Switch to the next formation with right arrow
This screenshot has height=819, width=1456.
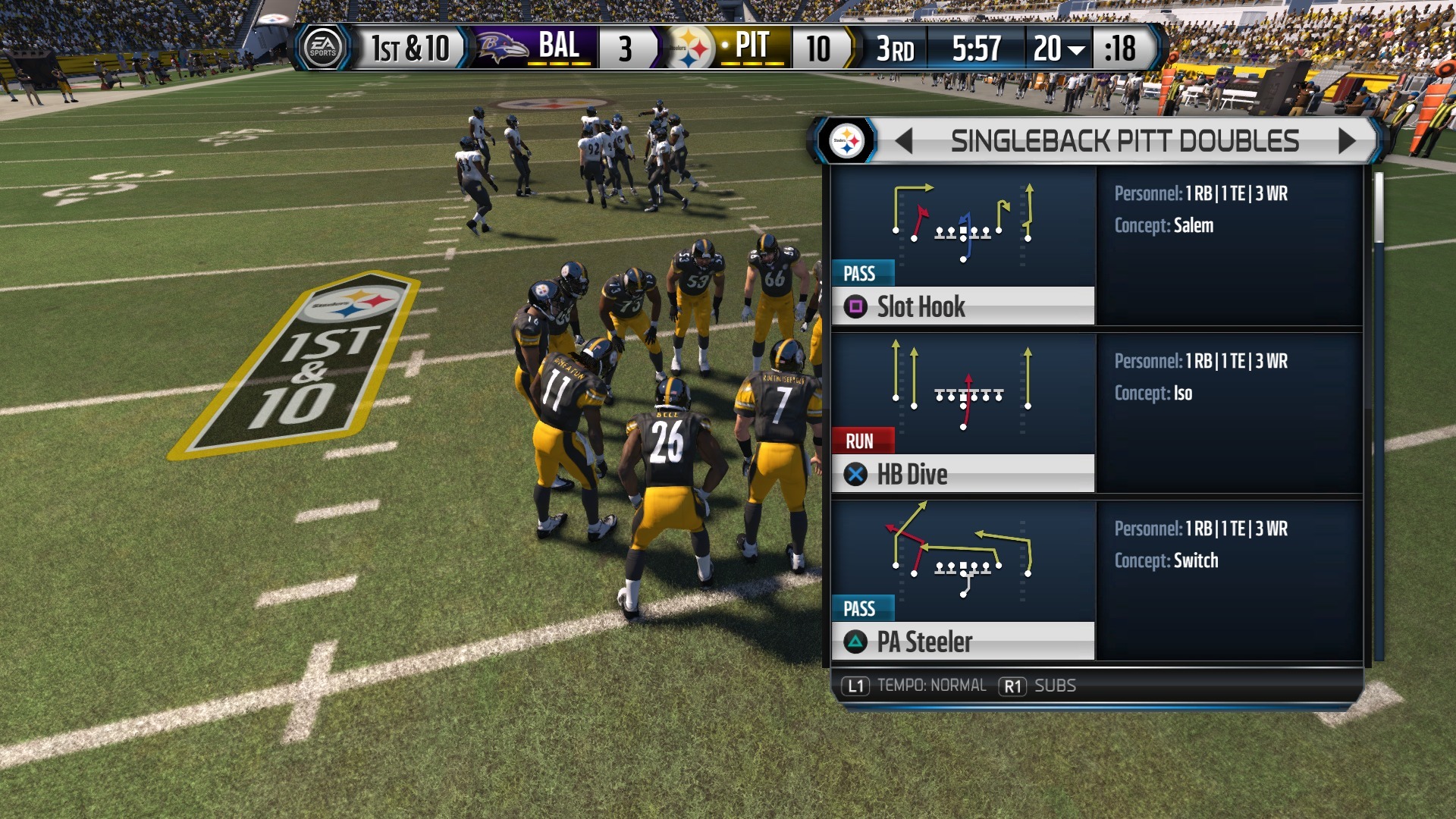click(1347, 141)
